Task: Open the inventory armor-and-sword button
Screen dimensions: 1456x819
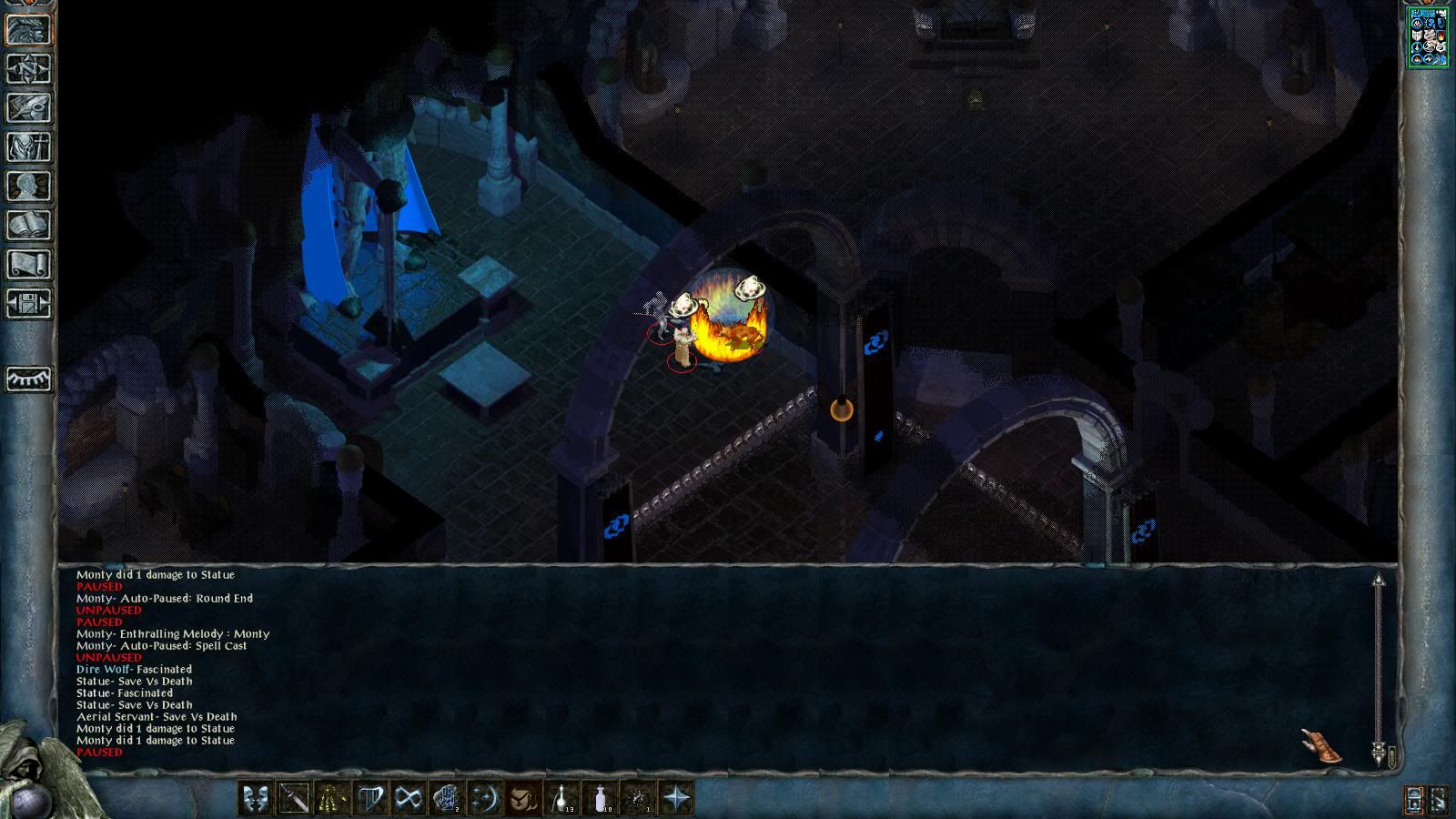Action: click(x=28, y=147)
